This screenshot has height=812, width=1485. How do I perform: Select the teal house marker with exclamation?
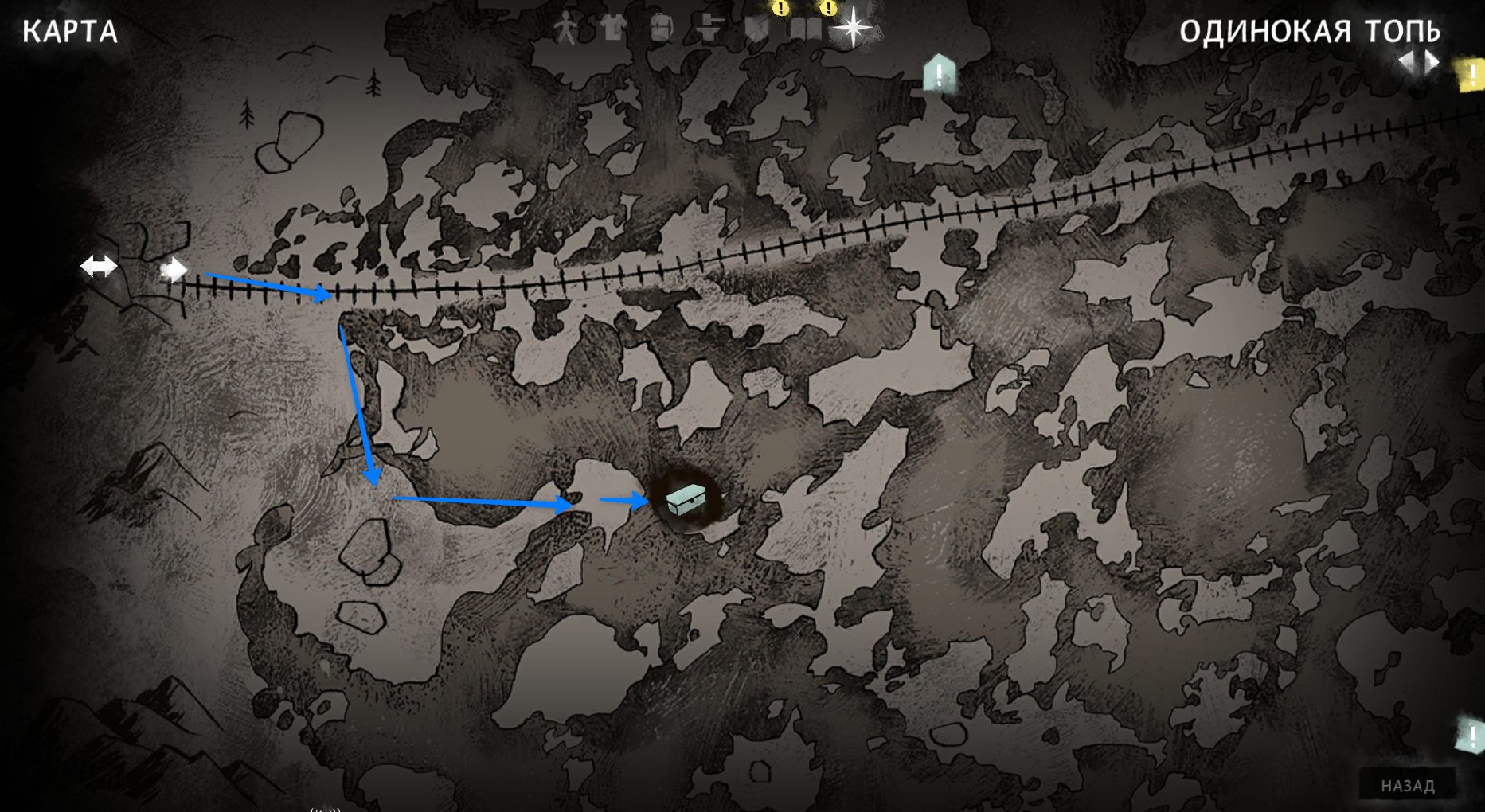939,74
